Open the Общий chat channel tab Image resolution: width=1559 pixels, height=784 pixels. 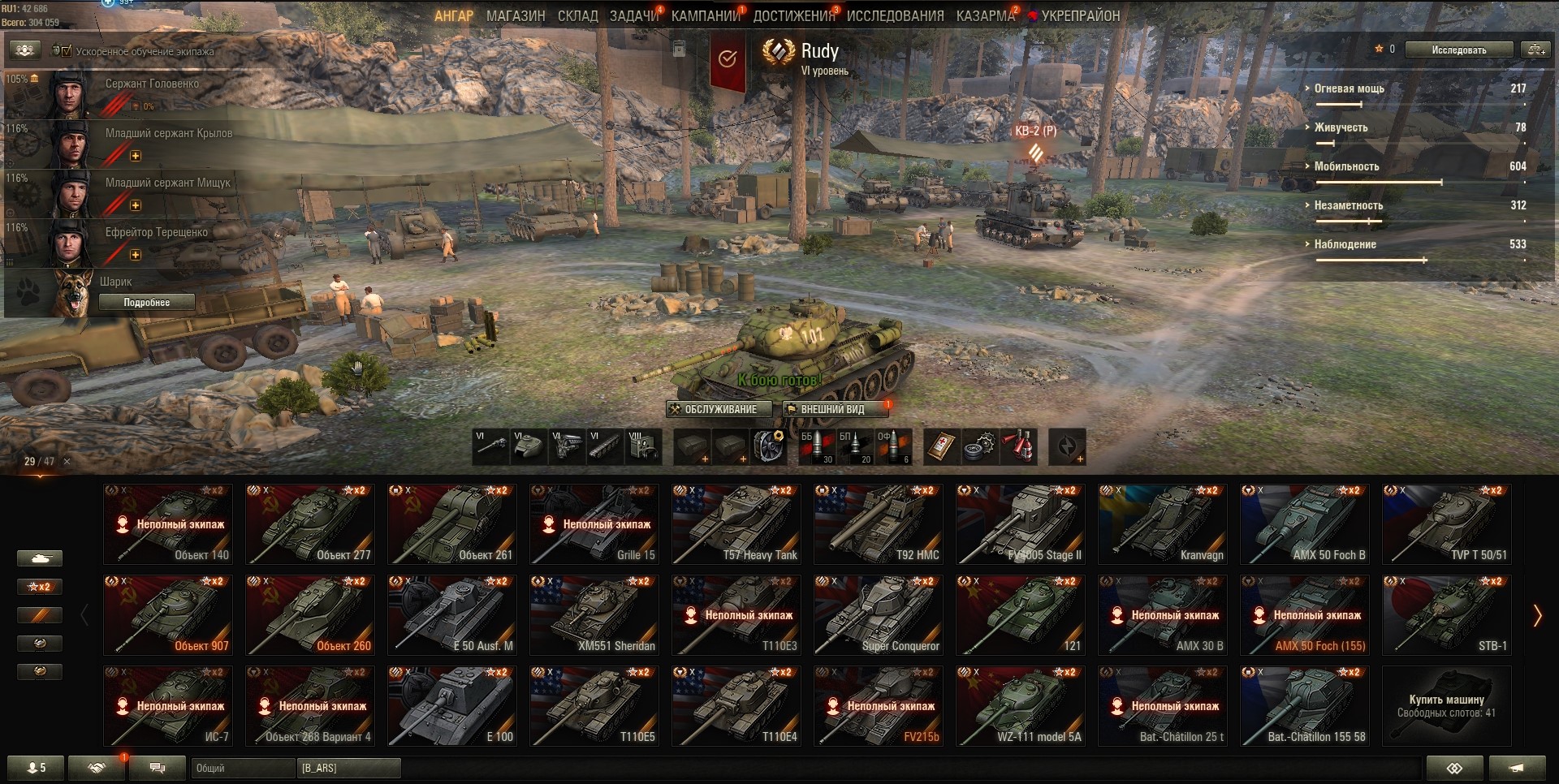coord(243,768)
